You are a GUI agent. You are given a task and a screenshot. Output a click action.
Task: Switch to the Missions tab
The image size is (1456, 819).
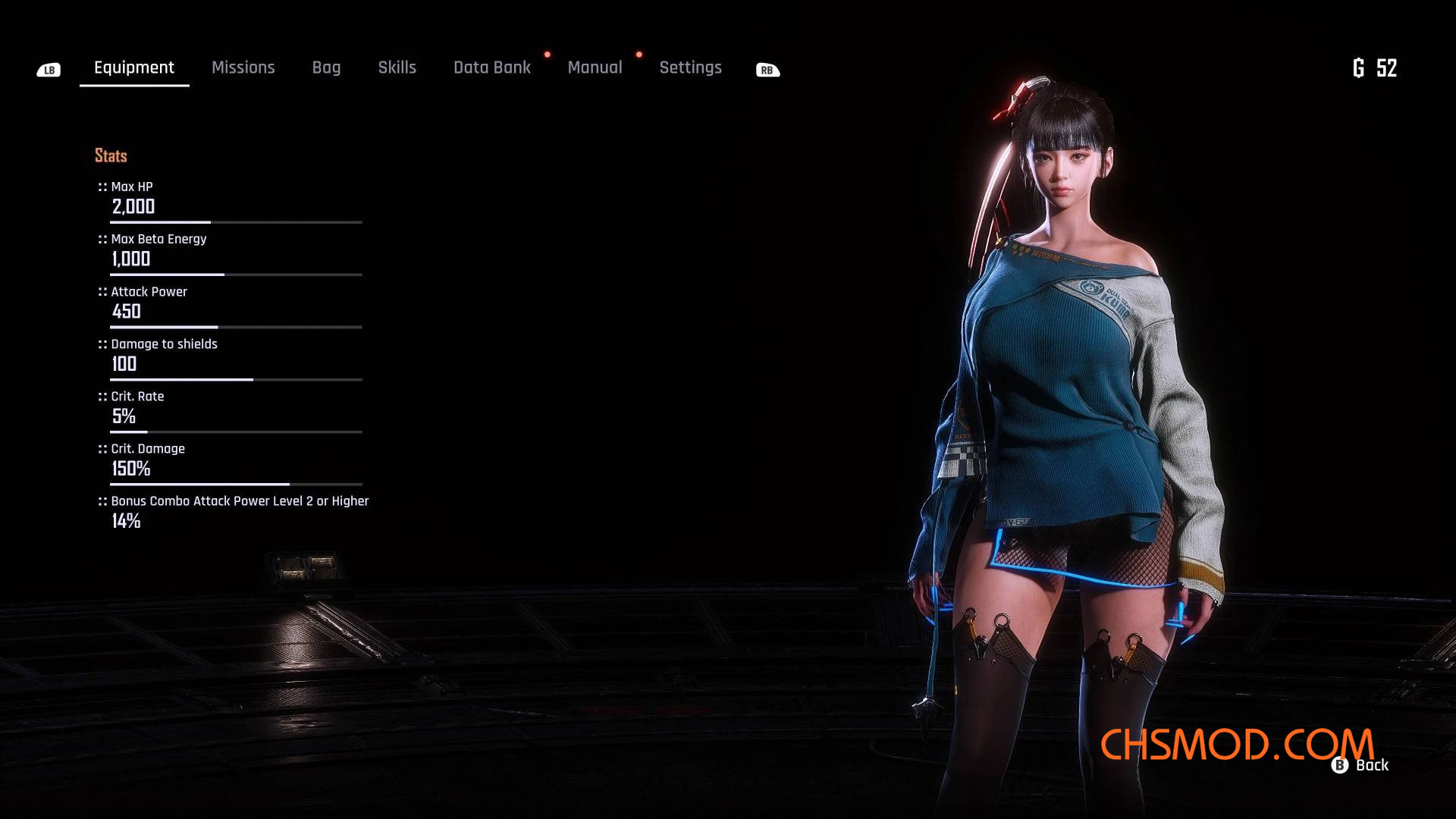243,67
